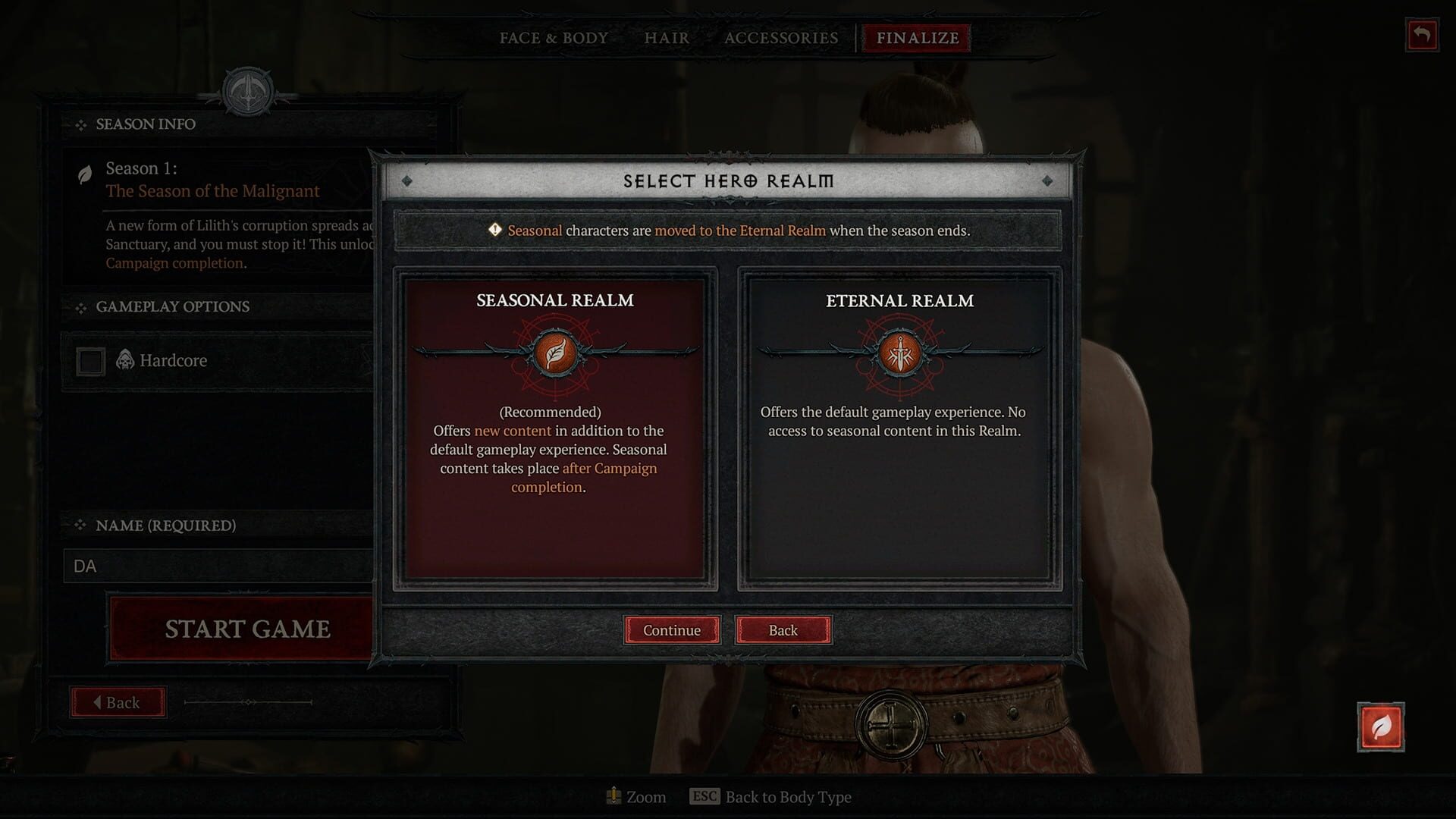1456x819 pixels.
Task: Click the warning icon in the realm notice
Action: click(494, 230)
